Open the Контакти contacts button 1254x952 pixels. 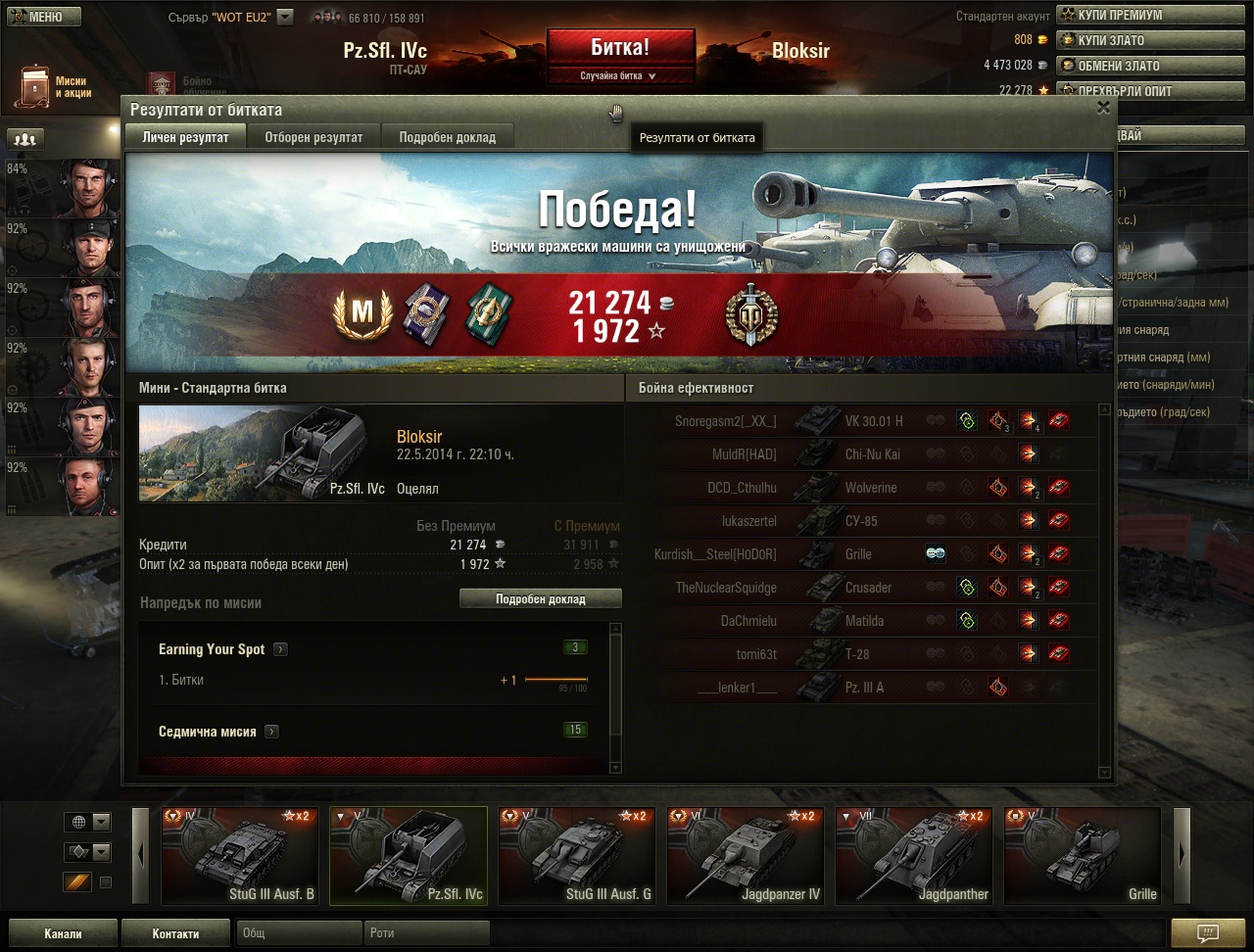[x=175, y=933]
